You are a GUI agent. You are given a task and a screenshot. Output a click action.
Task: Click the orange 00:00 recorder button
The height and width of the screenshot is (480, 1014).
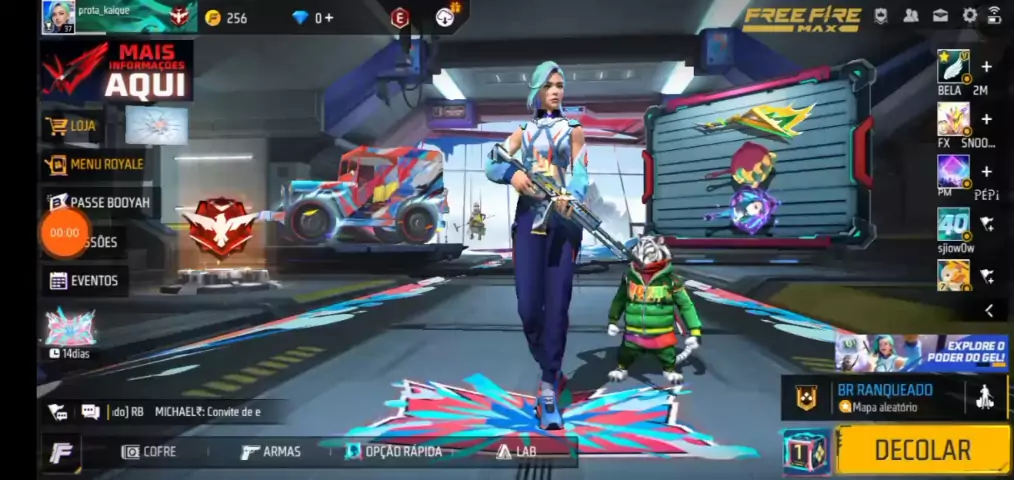(65, 233)
